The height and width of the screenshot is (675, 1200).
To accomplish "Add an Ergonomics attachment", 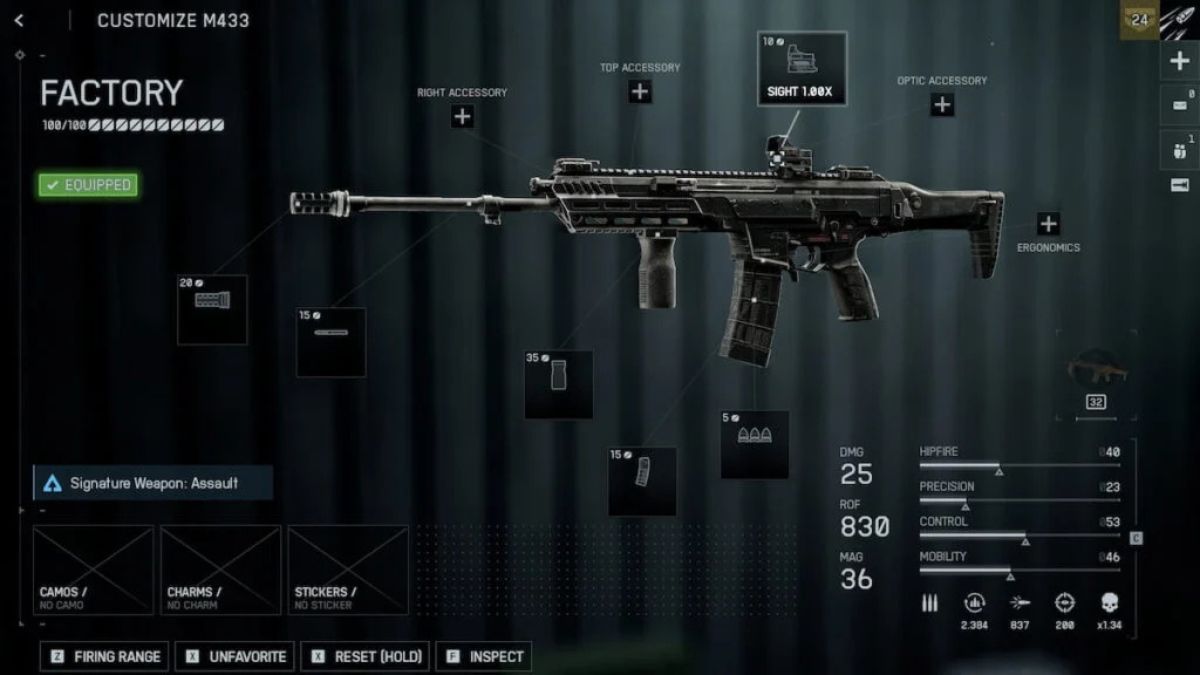I will pyautogui.click(x=1048, y=224).
